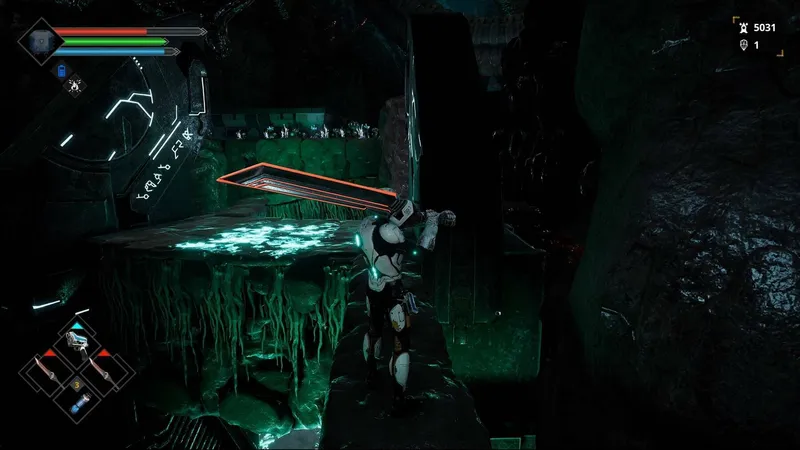This screenshot has height=450, width=800.
Task: Click the blue battery status icon
Action: [x=62, y=71]
